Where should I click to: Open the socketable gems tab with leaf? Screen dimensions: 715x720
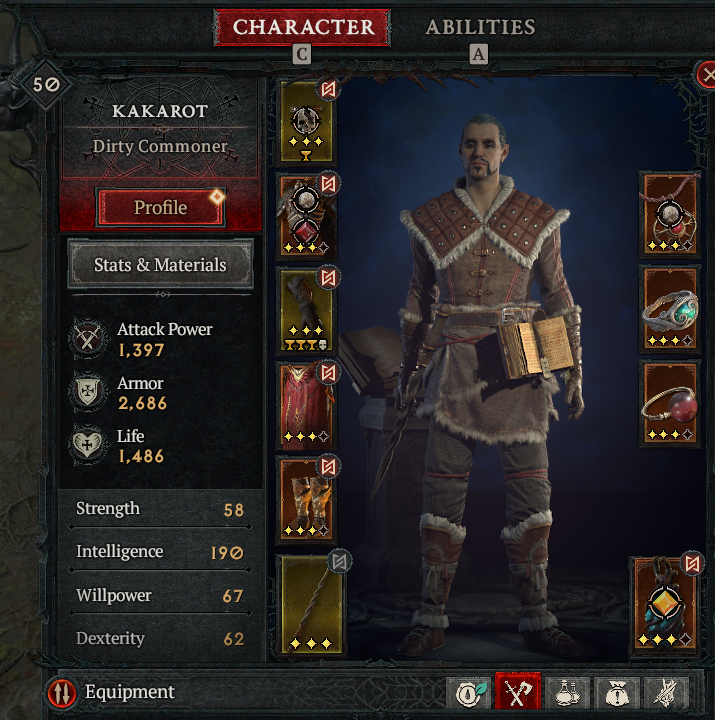[x=468, y=692]
